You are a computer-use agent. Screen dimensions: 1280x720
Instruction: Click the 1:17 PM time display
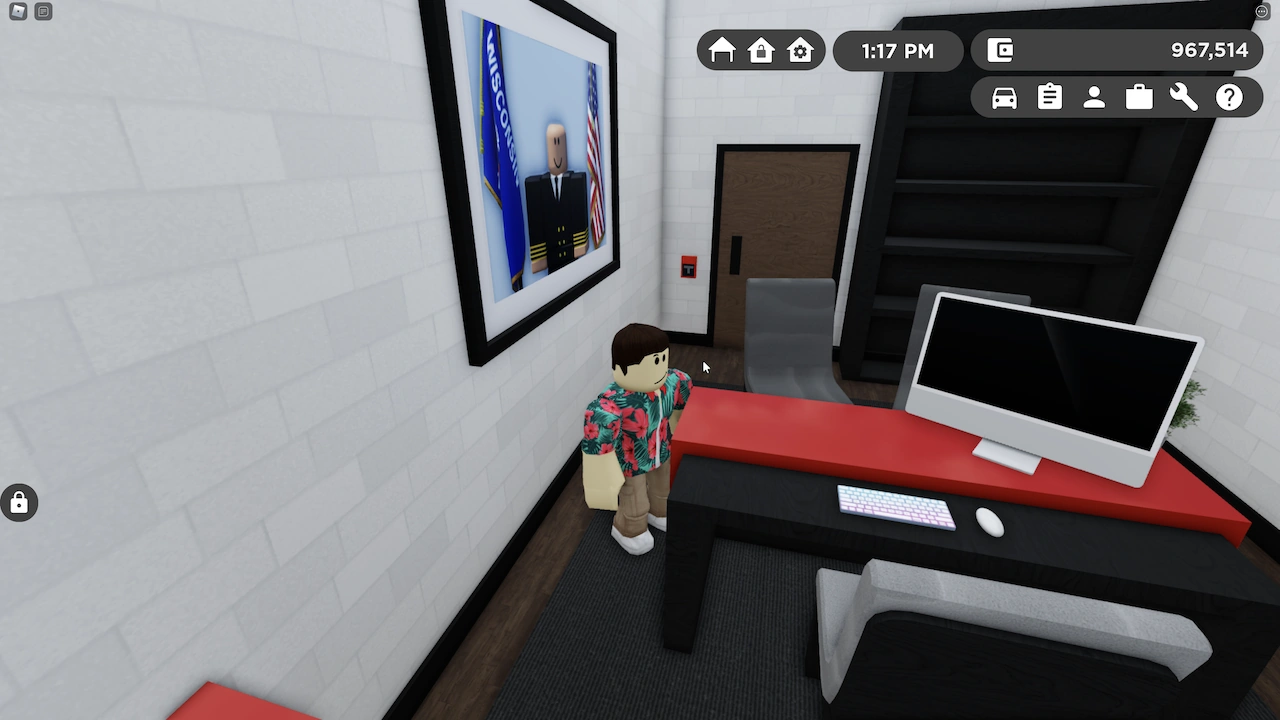(x=897, y=50)
